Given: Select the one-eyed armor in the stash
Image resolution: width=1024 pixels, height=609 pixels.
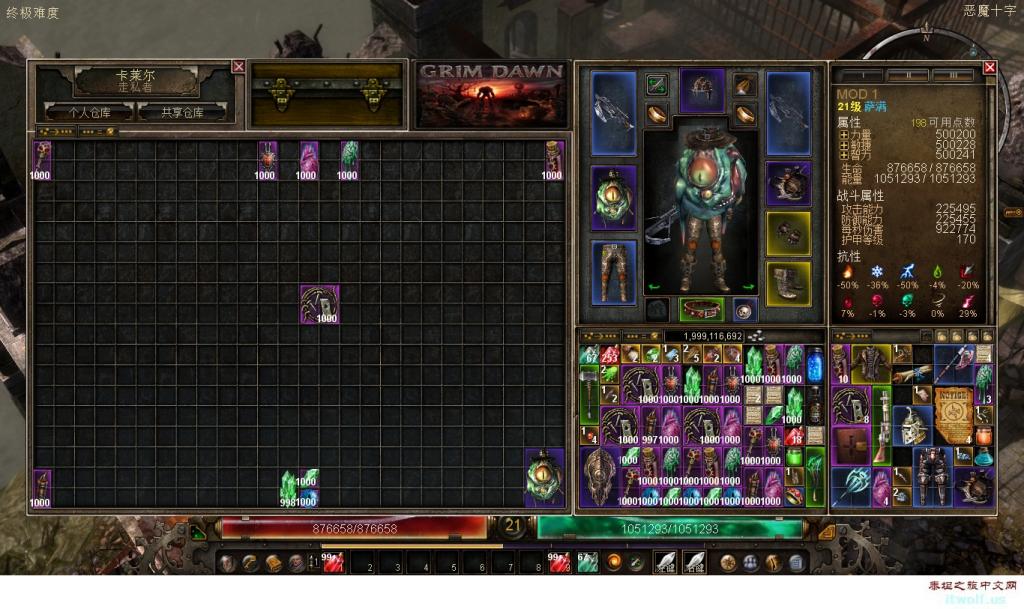Looking at the screenshot, I should (545, 477).
